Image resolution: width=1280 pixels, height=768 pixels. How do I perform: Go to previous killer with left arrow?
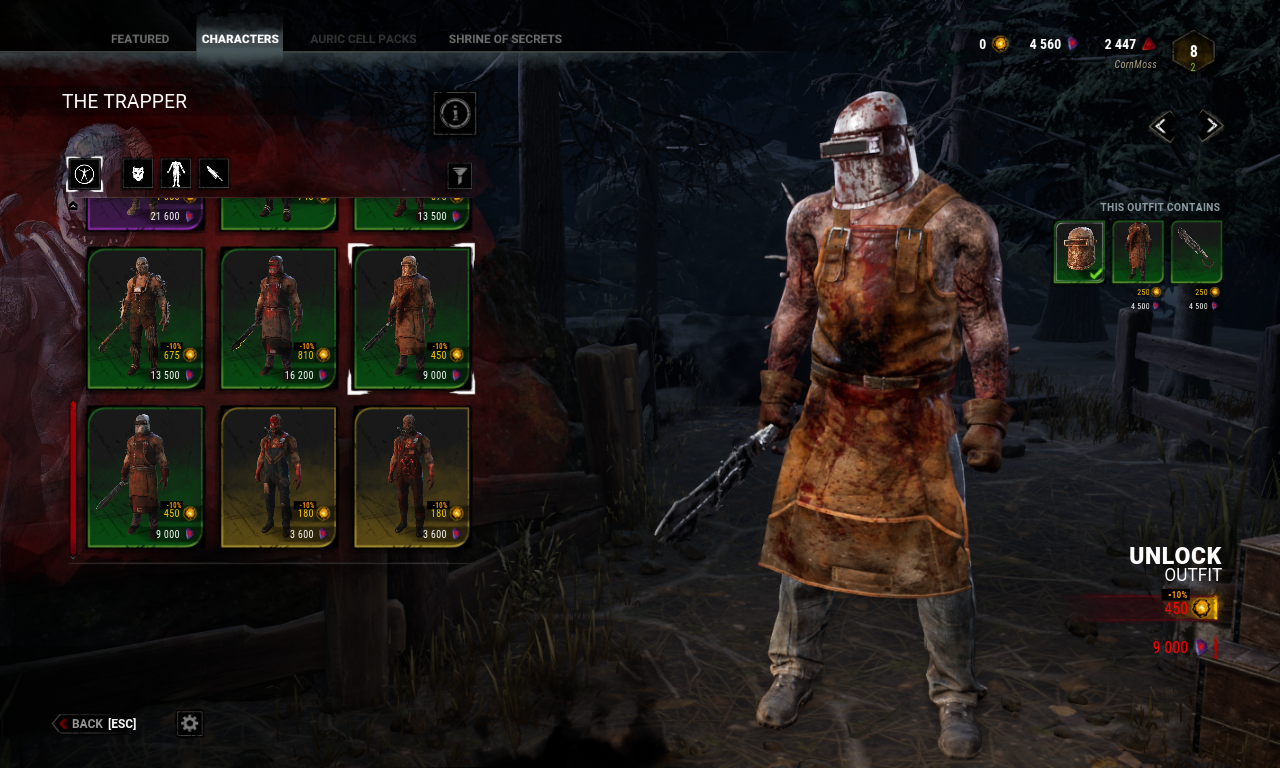click(x=1161, y=125)
